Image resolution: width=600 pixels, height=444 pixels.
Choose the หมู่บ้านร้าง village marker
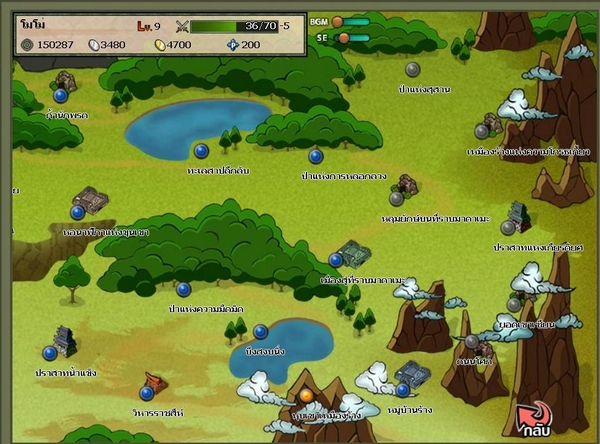point(402,390)
